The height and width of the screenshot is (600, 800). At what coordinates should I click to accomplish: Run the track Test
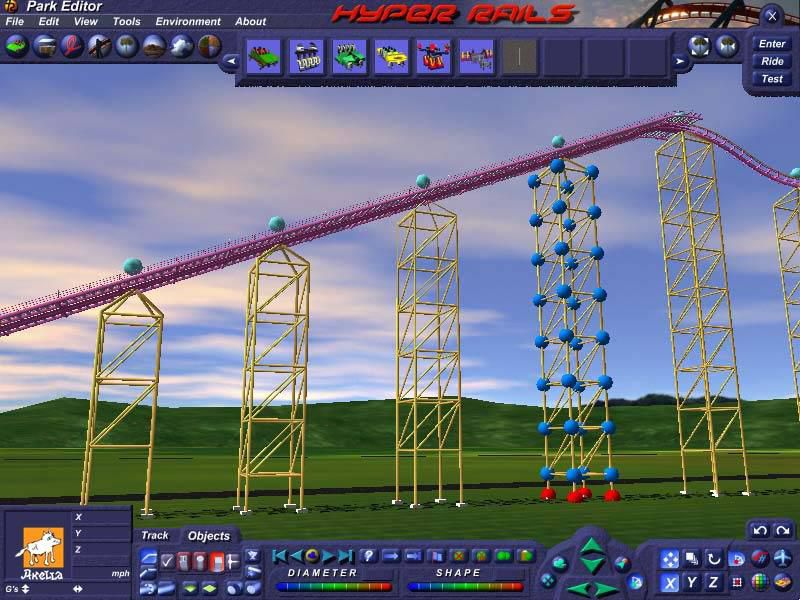772,79
